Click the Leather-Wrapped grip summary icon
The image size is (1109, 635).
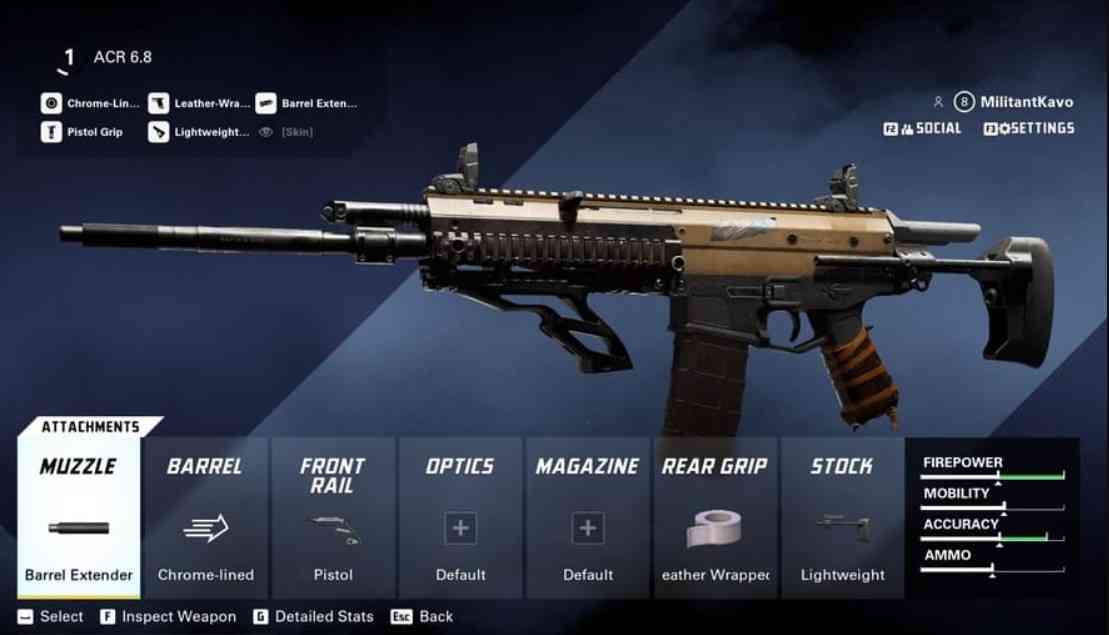158,103
